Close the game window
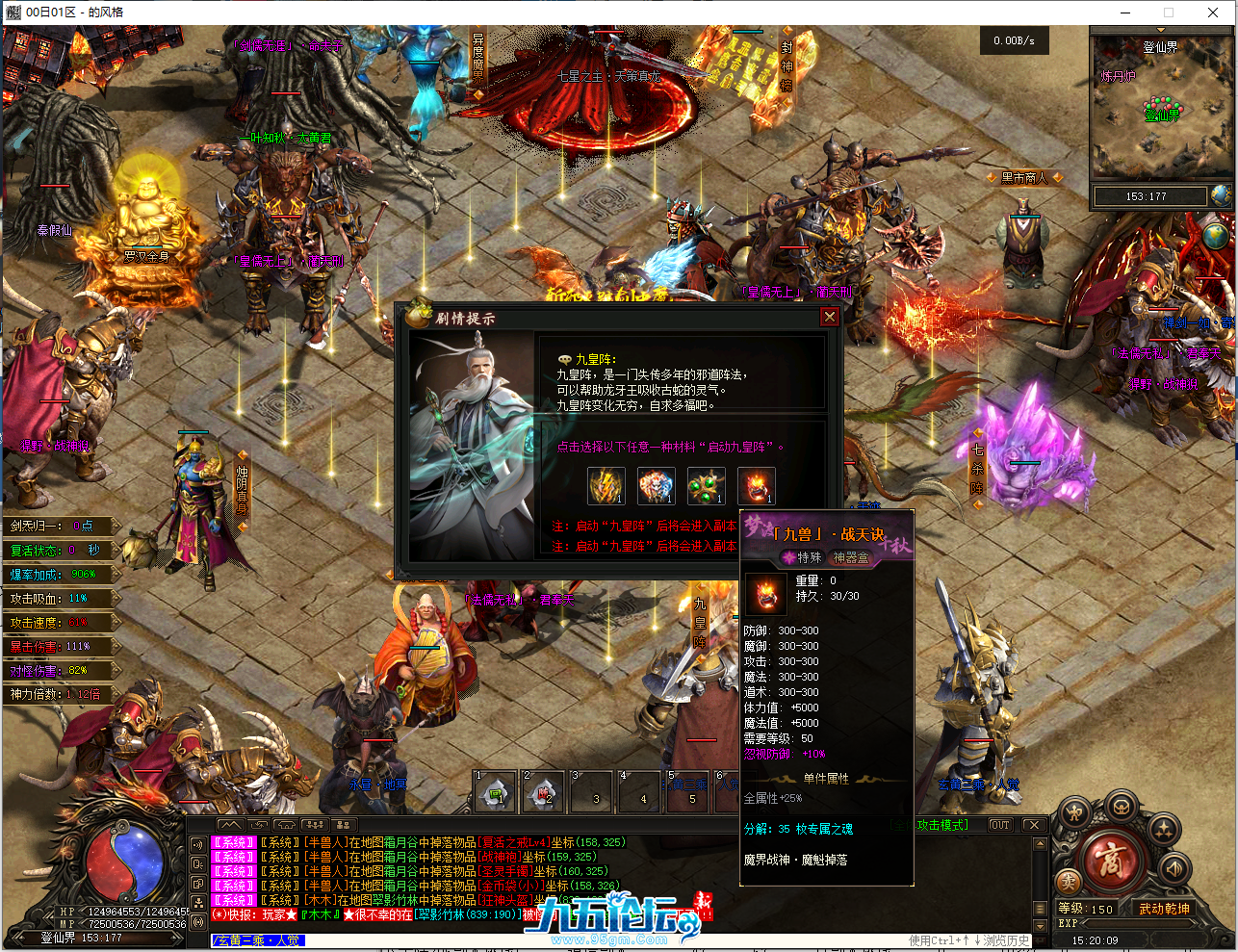Image resolution: width=1238 pixels, height=952 pixels. (1213, 13)
